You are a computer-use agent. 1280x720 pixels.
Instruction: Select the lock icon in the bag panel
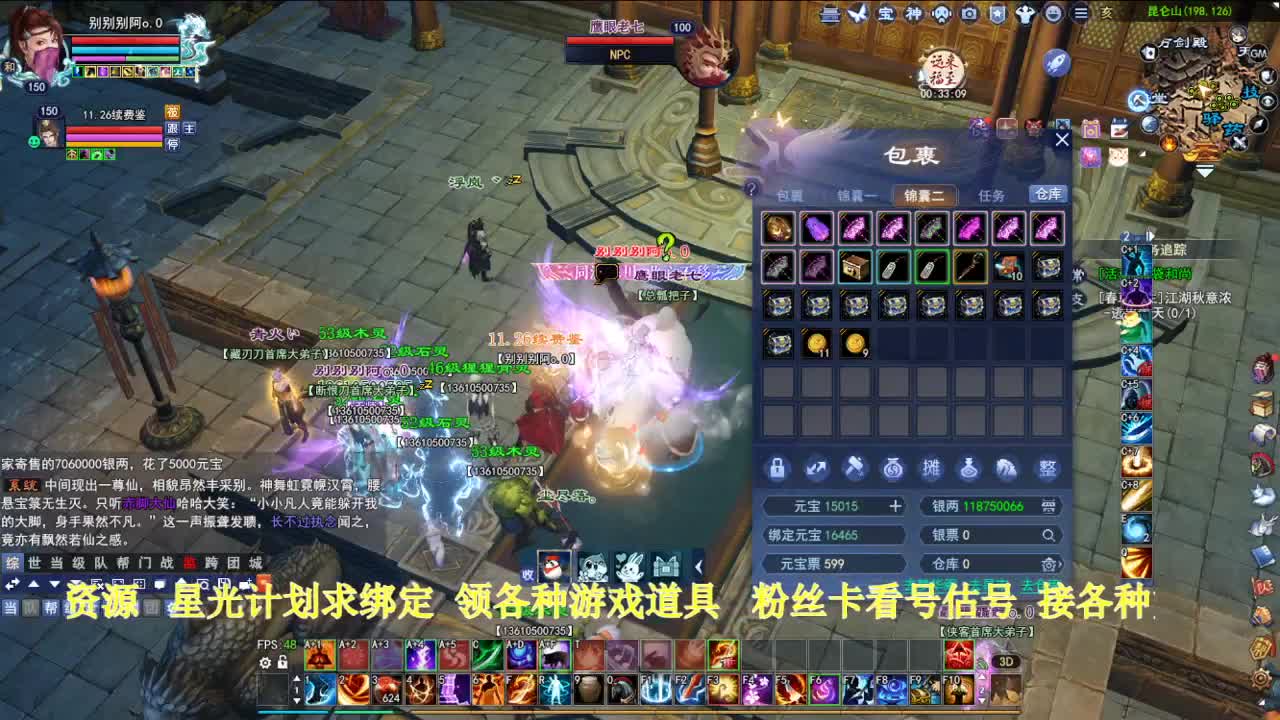tap(776, 469)
